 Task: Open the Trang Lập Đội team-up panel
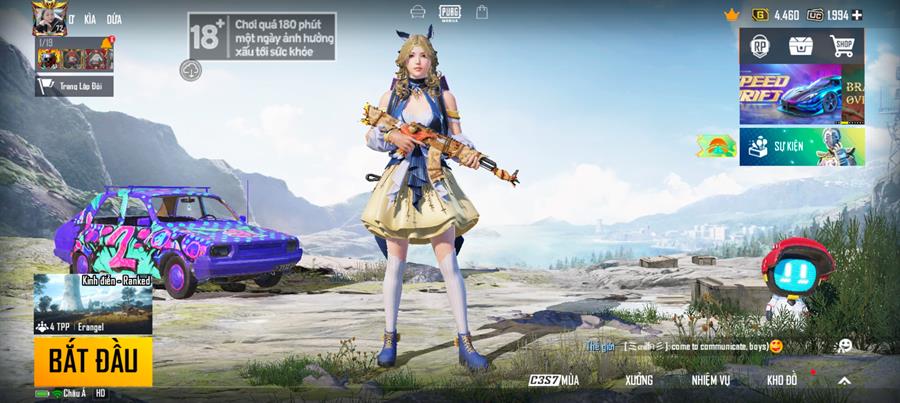74,87
